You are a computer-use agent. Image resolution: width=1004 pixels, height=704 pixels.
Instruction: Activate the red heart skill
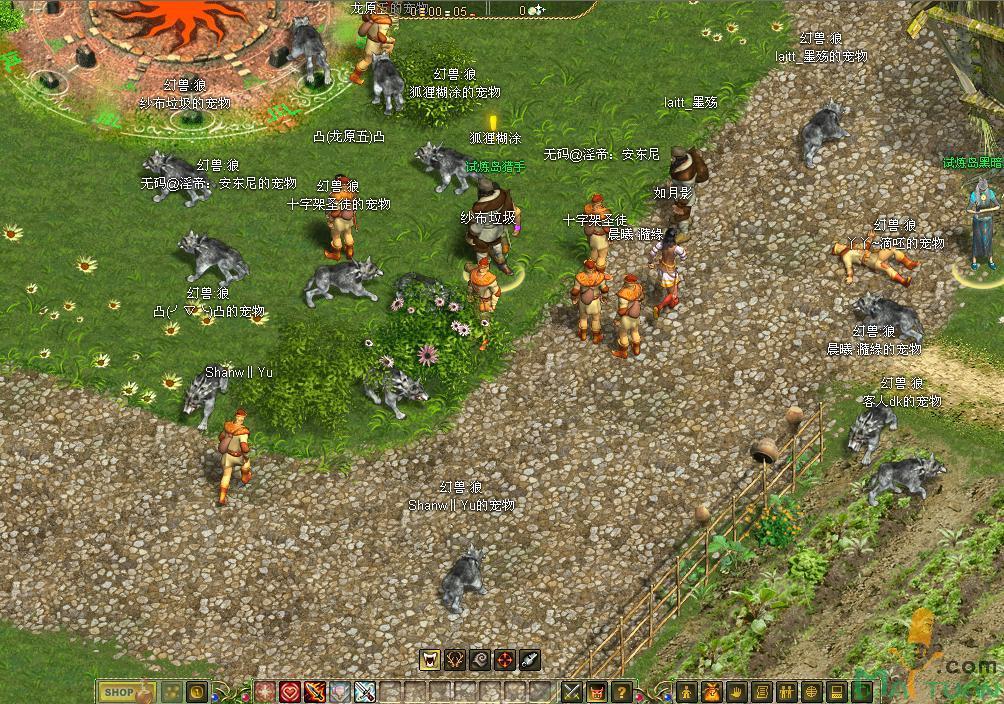(x=290, y=691)
